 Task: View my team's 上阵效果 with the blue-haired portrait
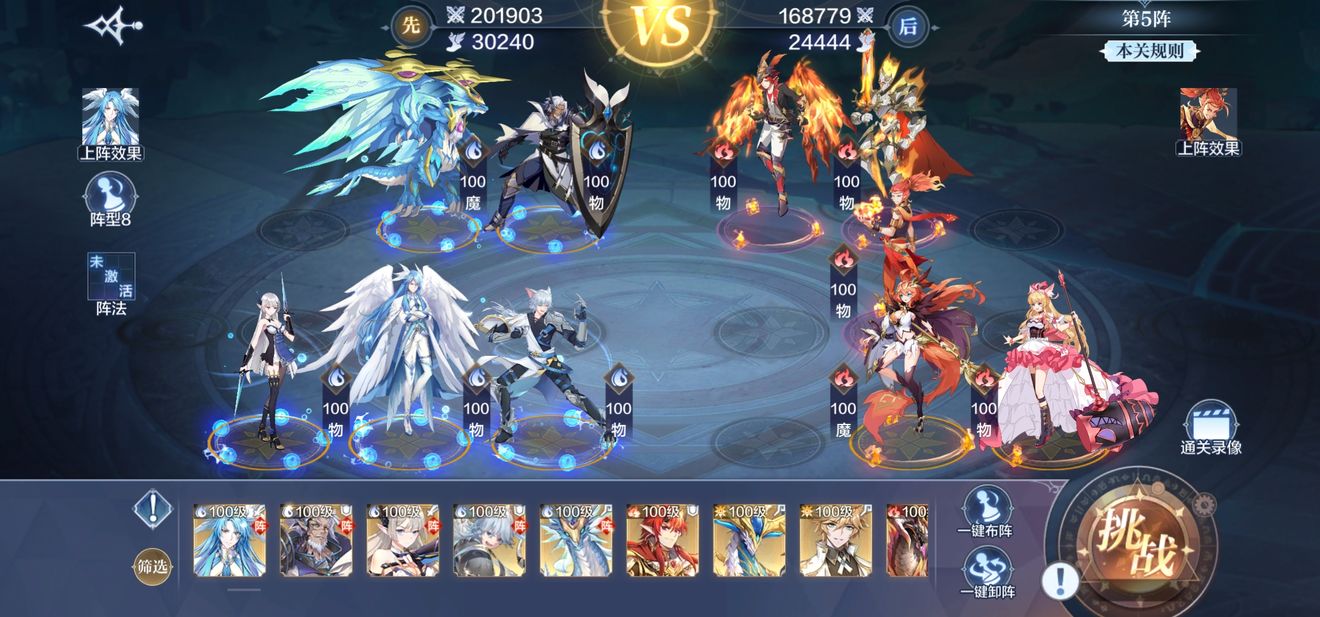coord(110,124)
